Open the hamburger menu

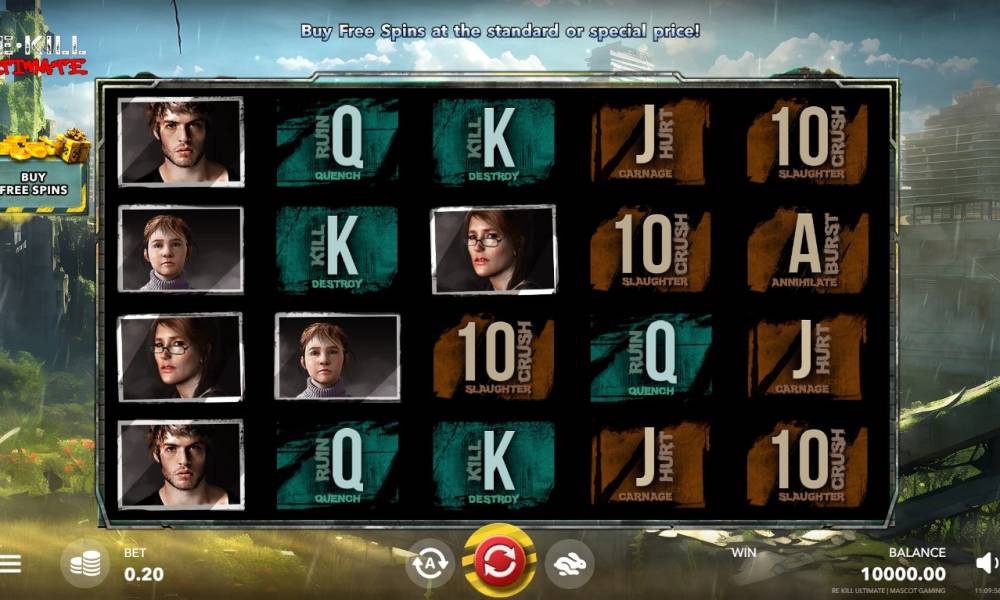click(x=10, y=564)
